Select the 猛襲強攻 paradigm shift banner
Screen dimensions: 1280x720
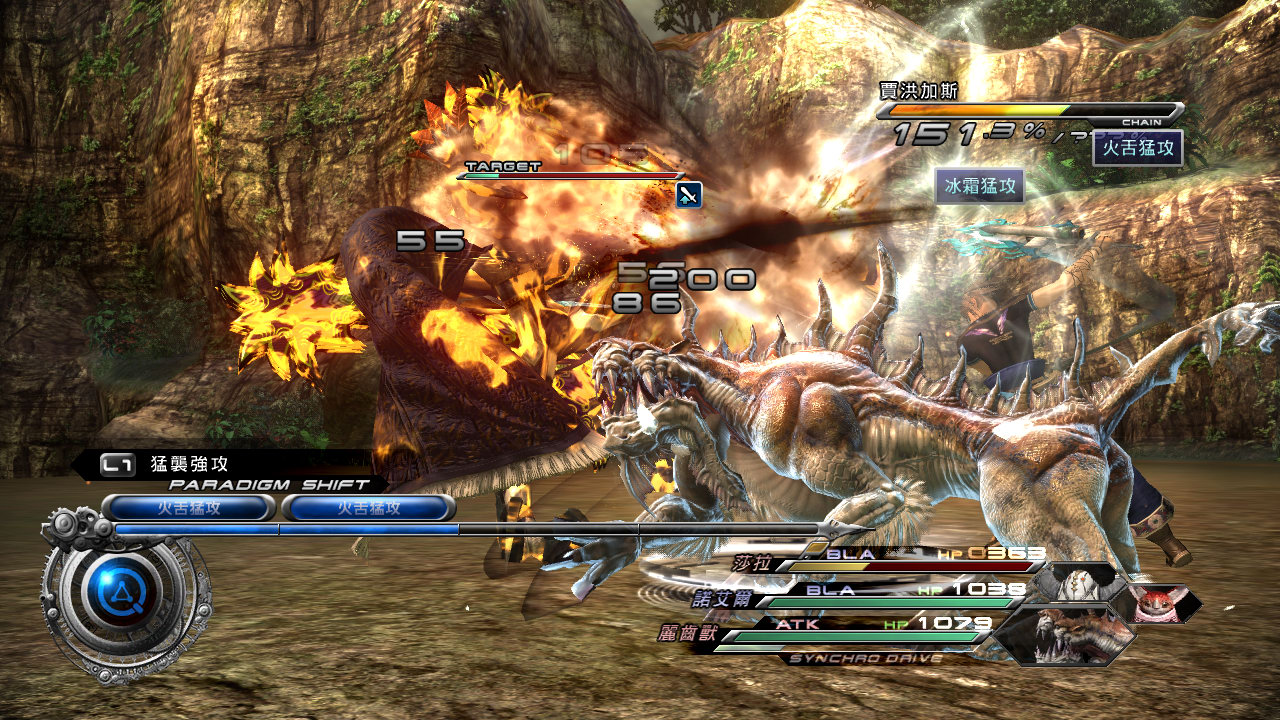click(x=228, y=464)
